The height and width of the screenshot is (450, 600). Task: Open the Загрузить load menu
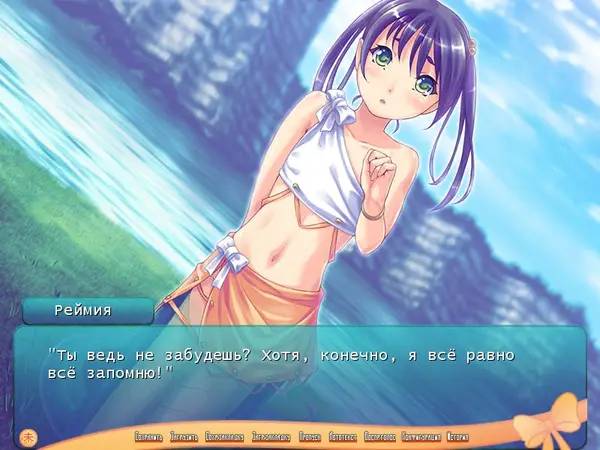tap(184, 437)
